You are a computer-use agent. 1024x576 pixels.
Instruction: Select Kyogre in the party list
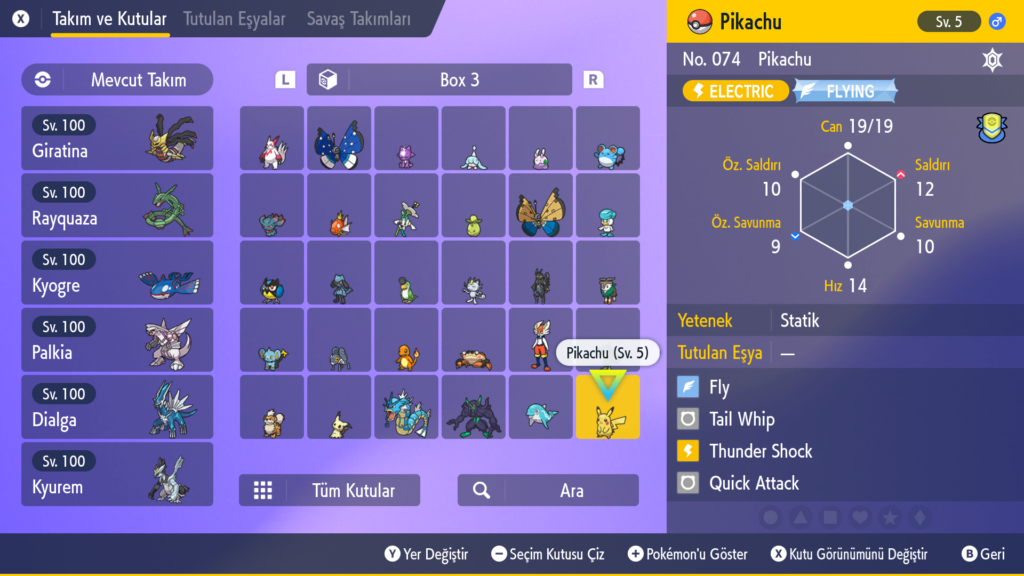(117, 273)
